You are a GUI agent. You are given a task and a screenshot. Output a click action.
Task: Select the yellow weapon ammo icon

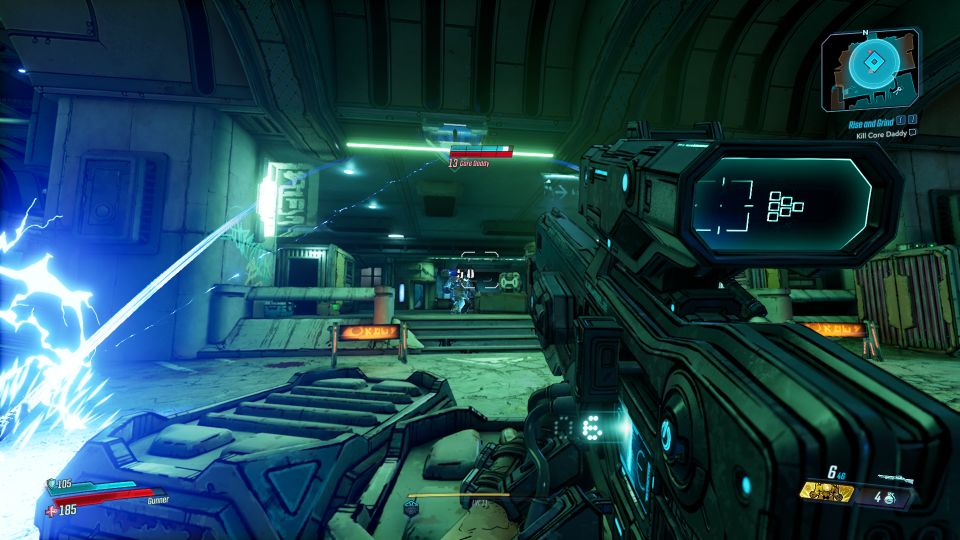826,493
